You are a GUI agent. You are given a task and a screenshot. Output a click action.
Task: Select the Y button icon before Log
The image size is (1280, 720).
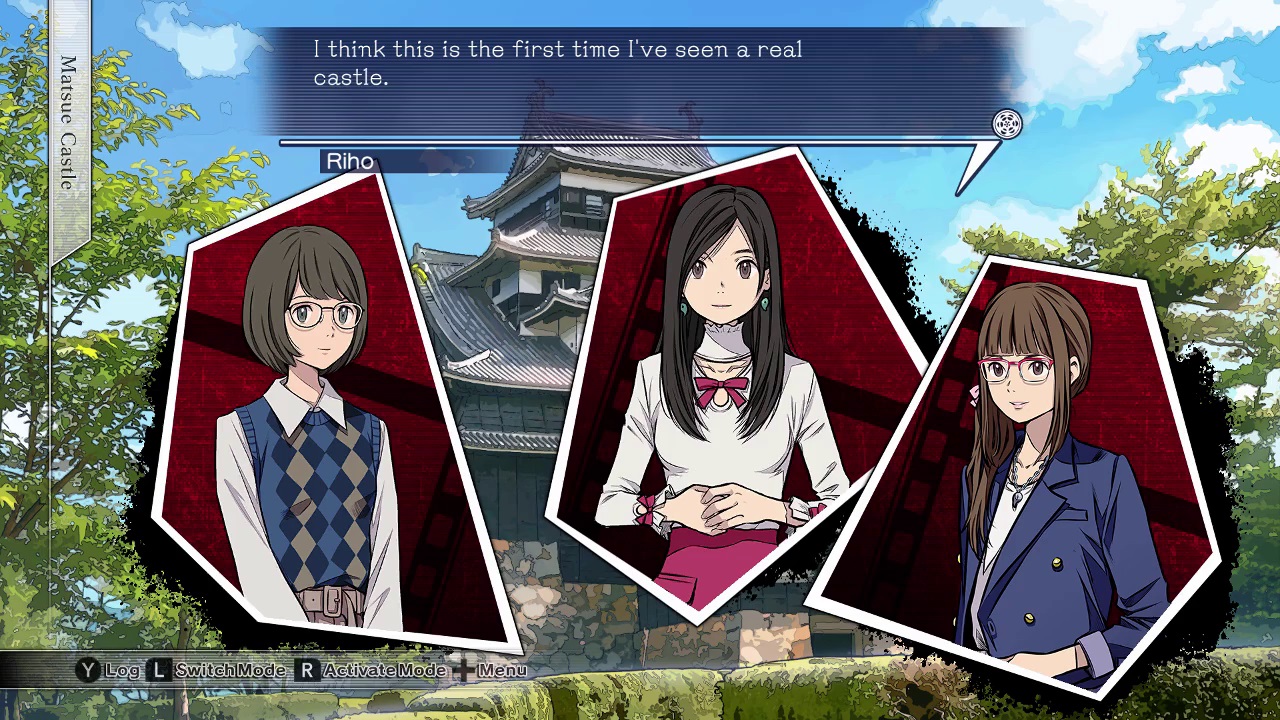(90, 670)
